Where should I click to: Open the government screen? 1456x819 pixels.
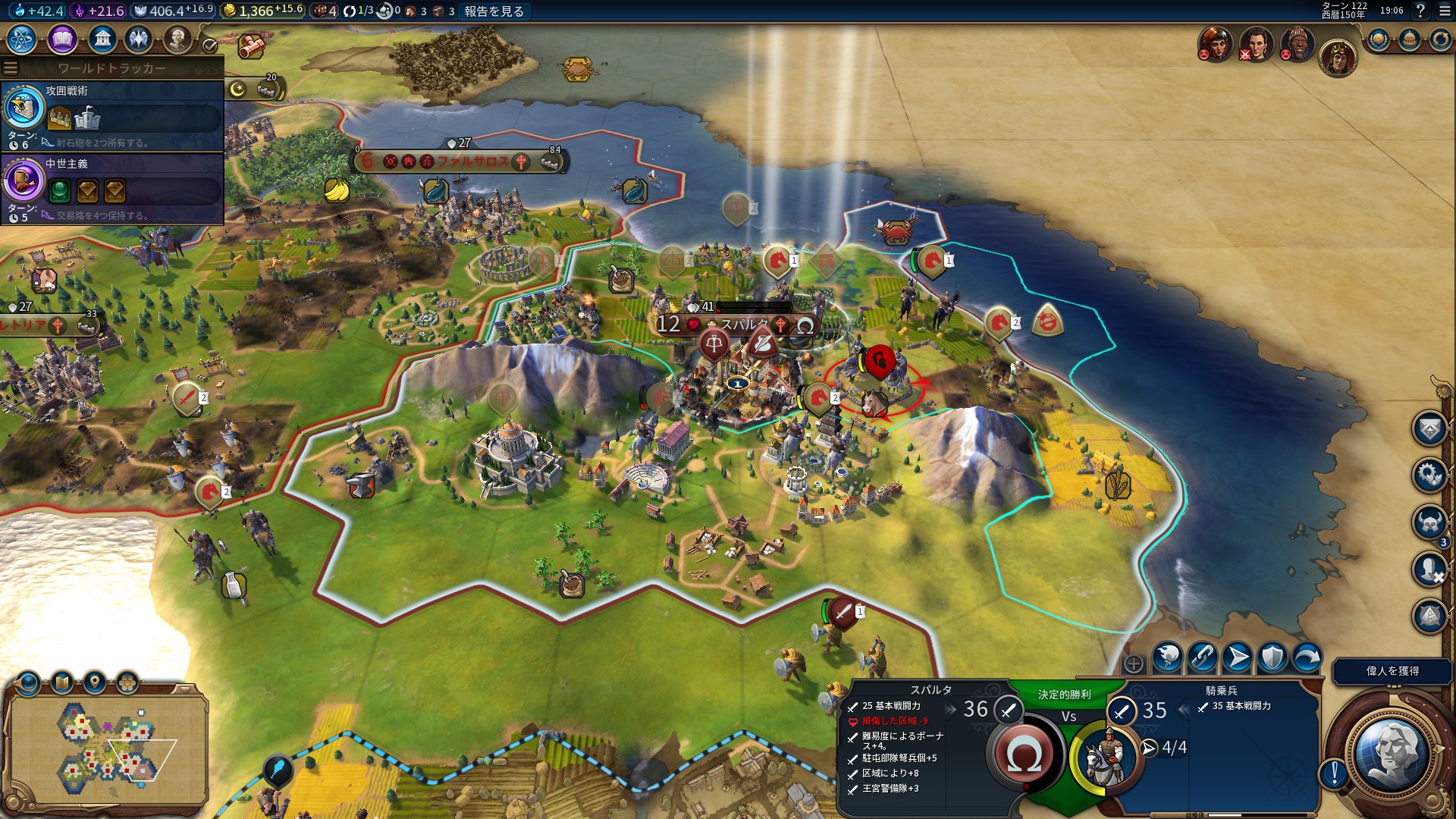pyautogui.click(x=102, y=39)
